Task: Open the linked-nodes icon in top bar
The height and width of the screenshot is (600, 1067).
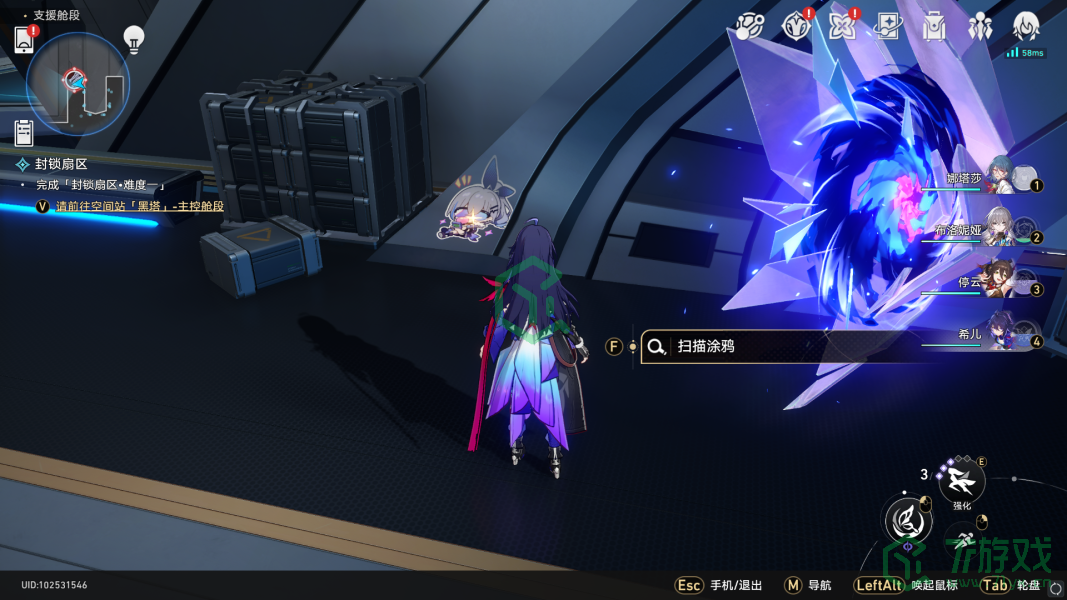Action: [x=751, y=26]
